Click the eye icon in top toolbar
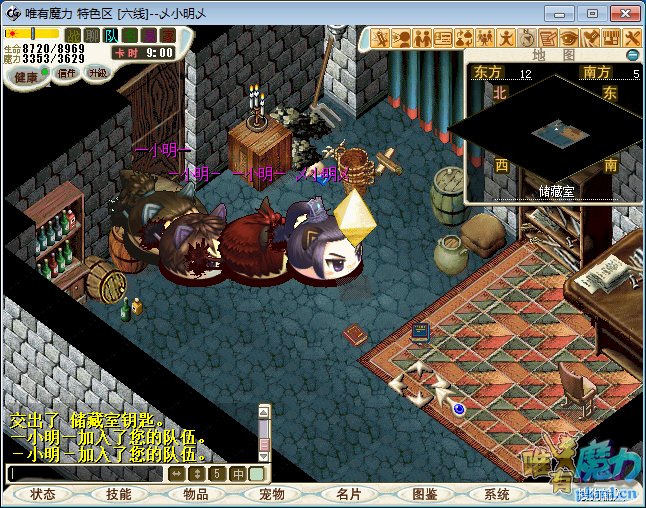This screenshot has height=508, width=646. coord(569,38)
